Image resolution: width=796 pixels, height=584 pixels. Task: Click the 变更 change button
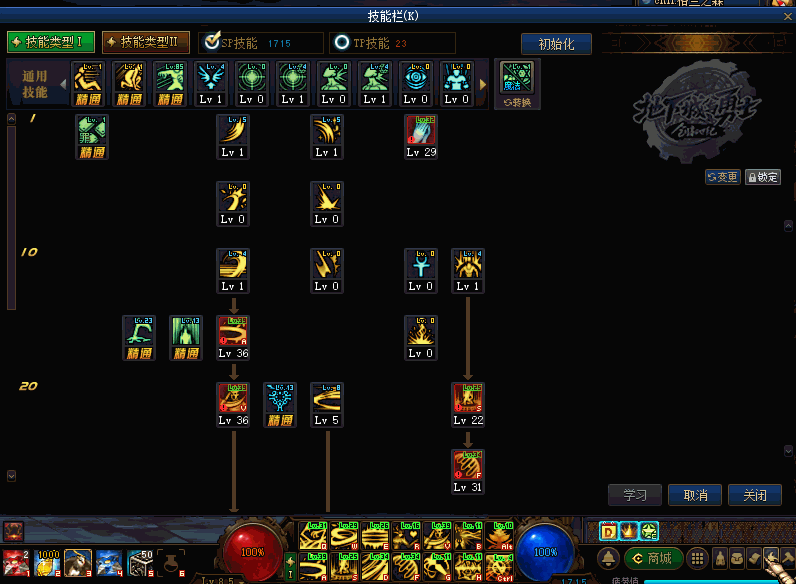[x=722, y=177]
